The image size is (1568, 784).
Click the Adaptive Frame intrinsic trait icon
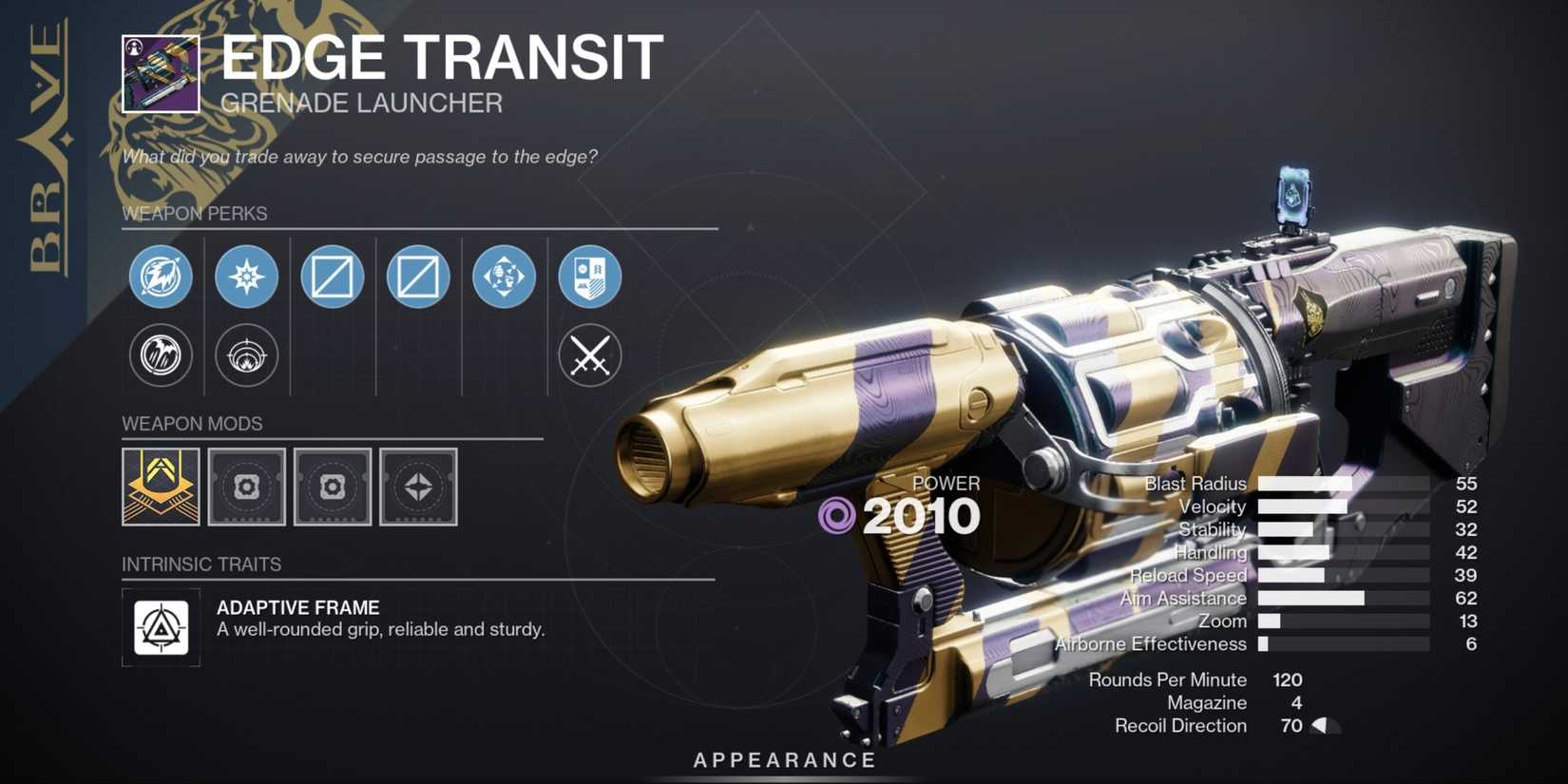161,627
